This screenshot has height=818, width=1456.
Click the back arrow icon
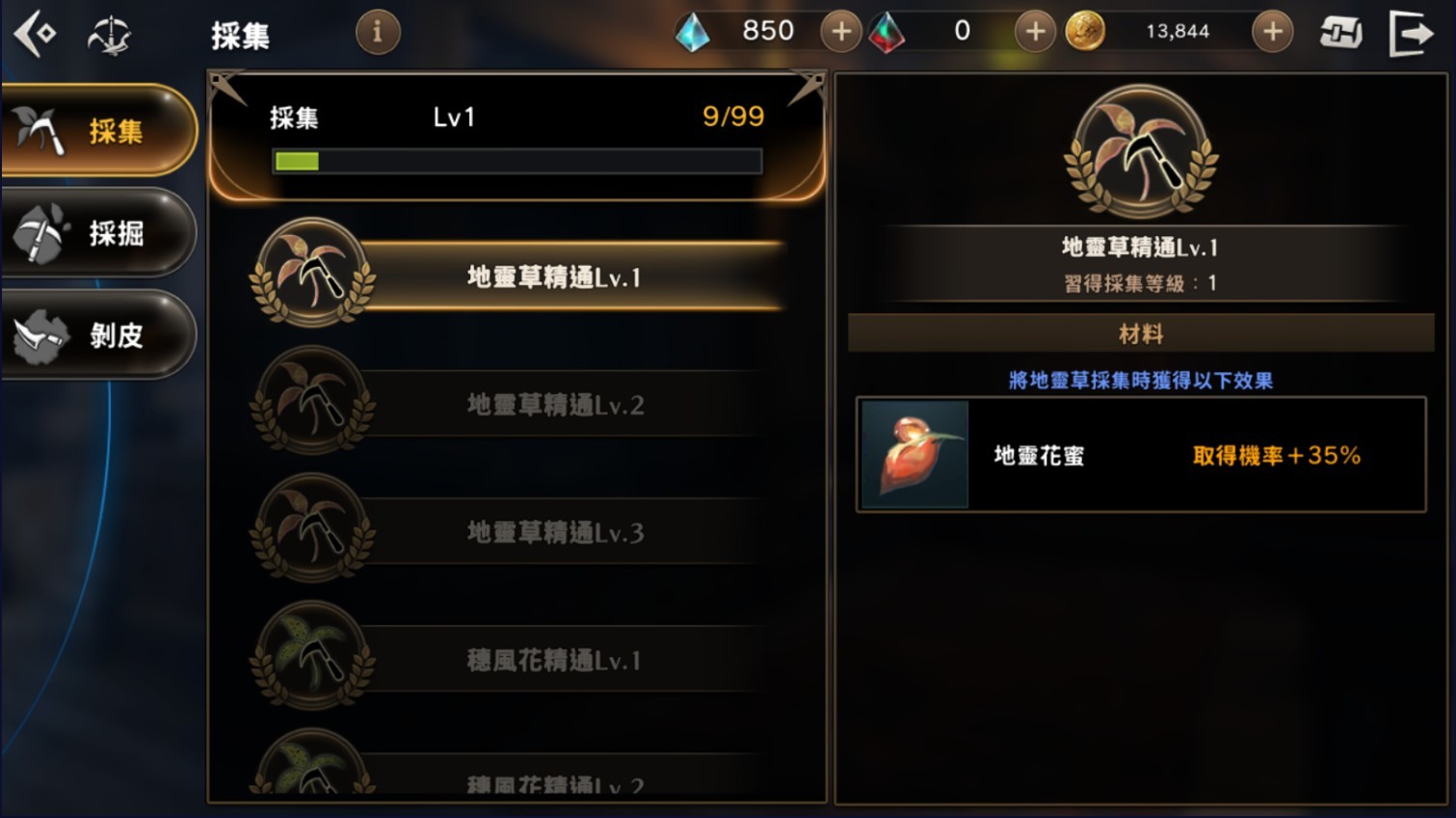coord(35,30)
